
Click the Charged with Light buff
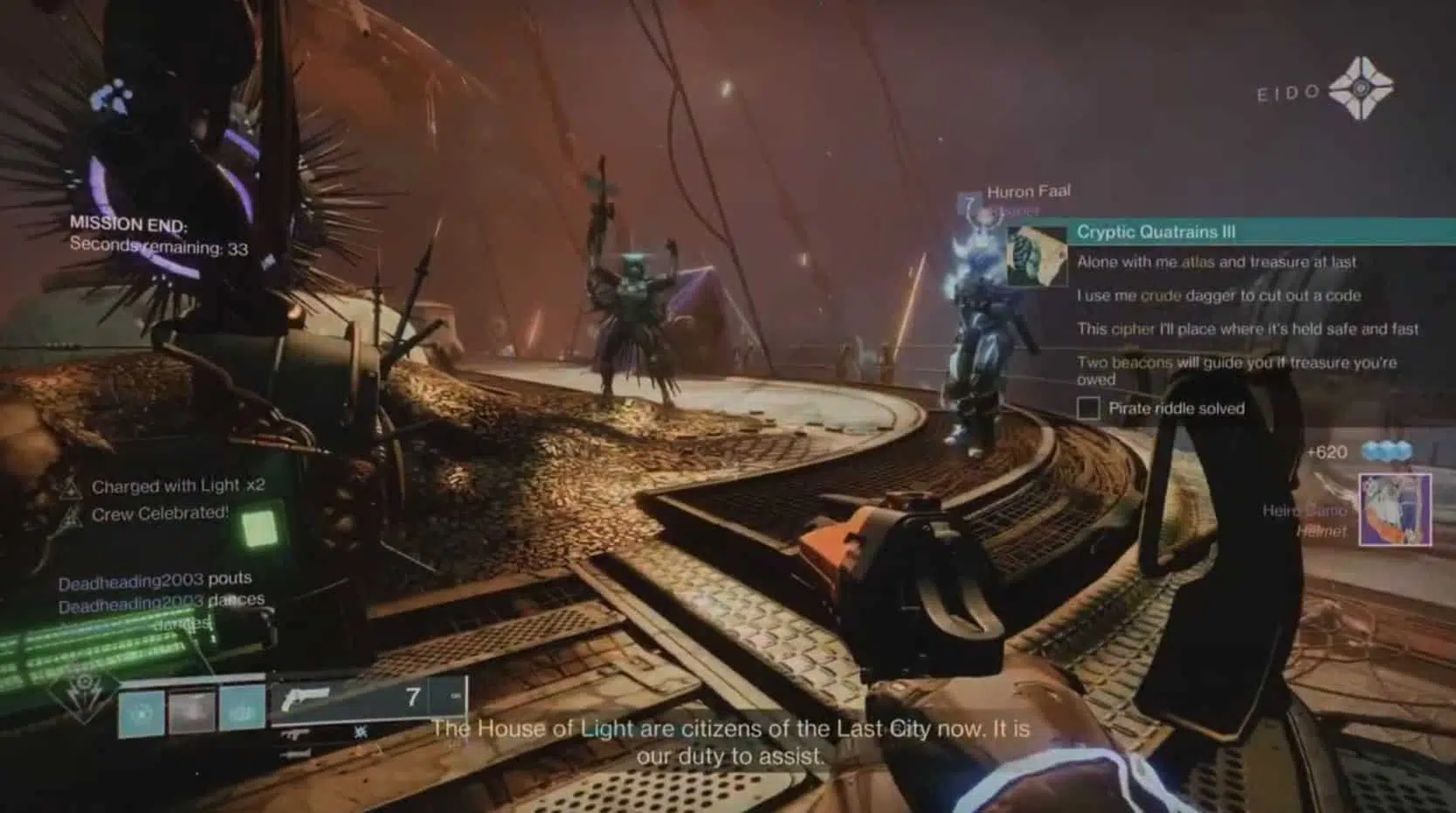point(177,486)
